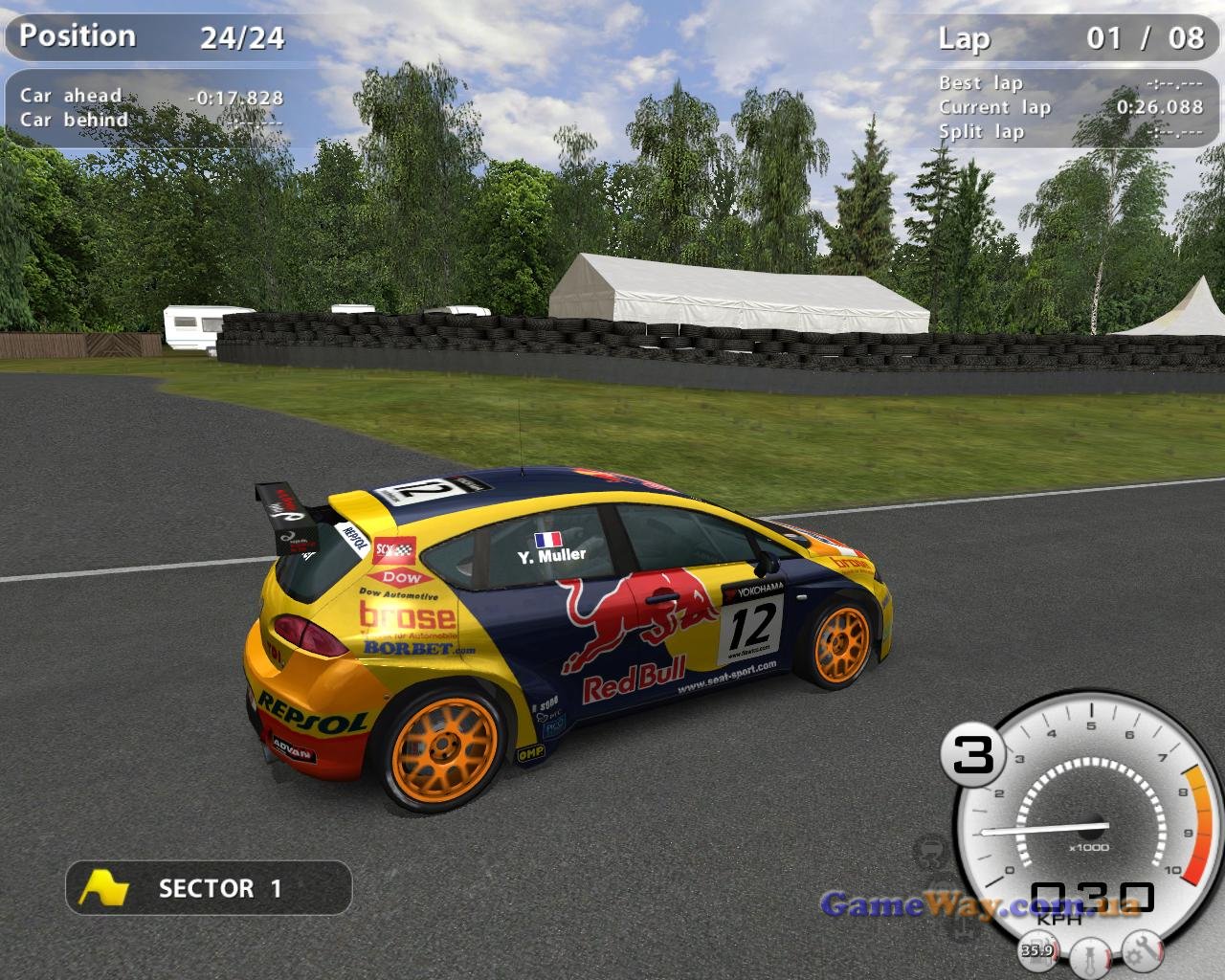Image resolution: width=1225 pixels, height=980 pixels.
Task: Select the round gear indicator badge
Action: [x=973, y=755]
